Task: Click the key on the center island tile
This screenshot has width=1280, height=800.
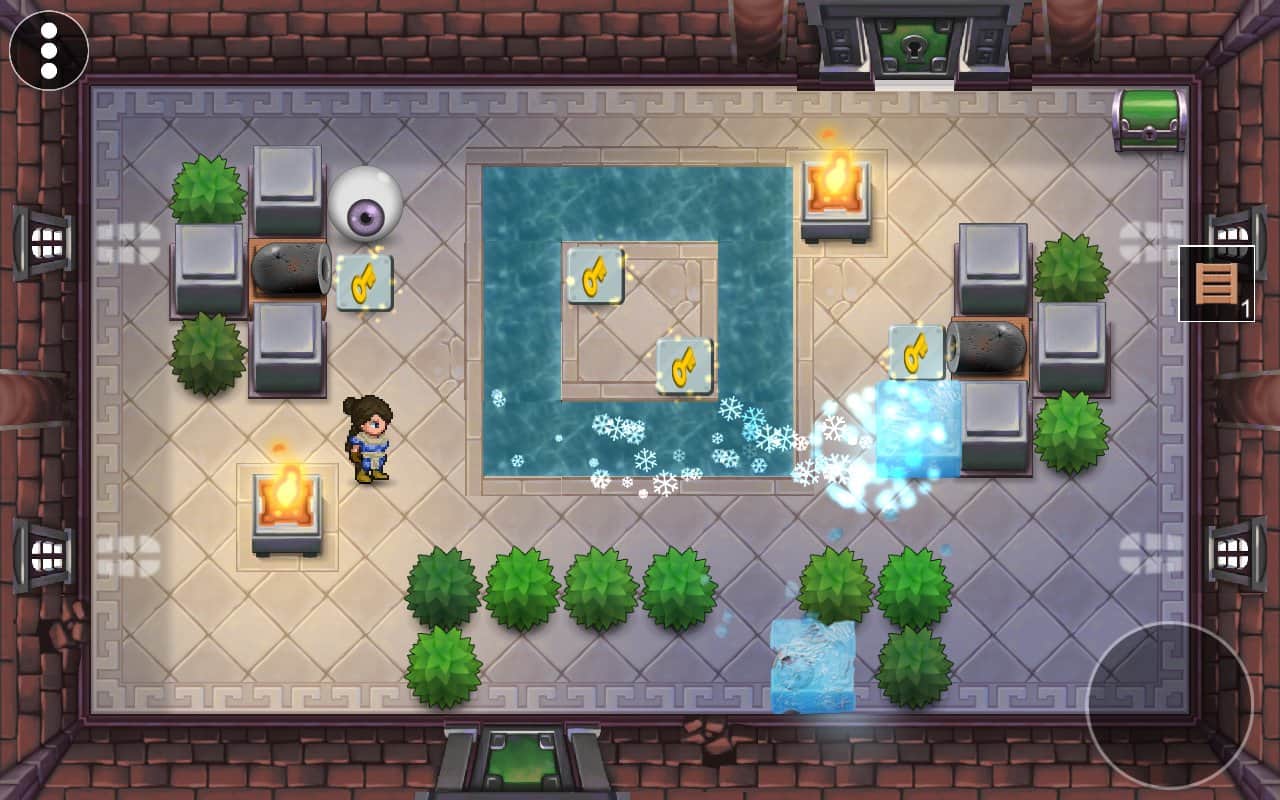Action: tap(596, 277)
